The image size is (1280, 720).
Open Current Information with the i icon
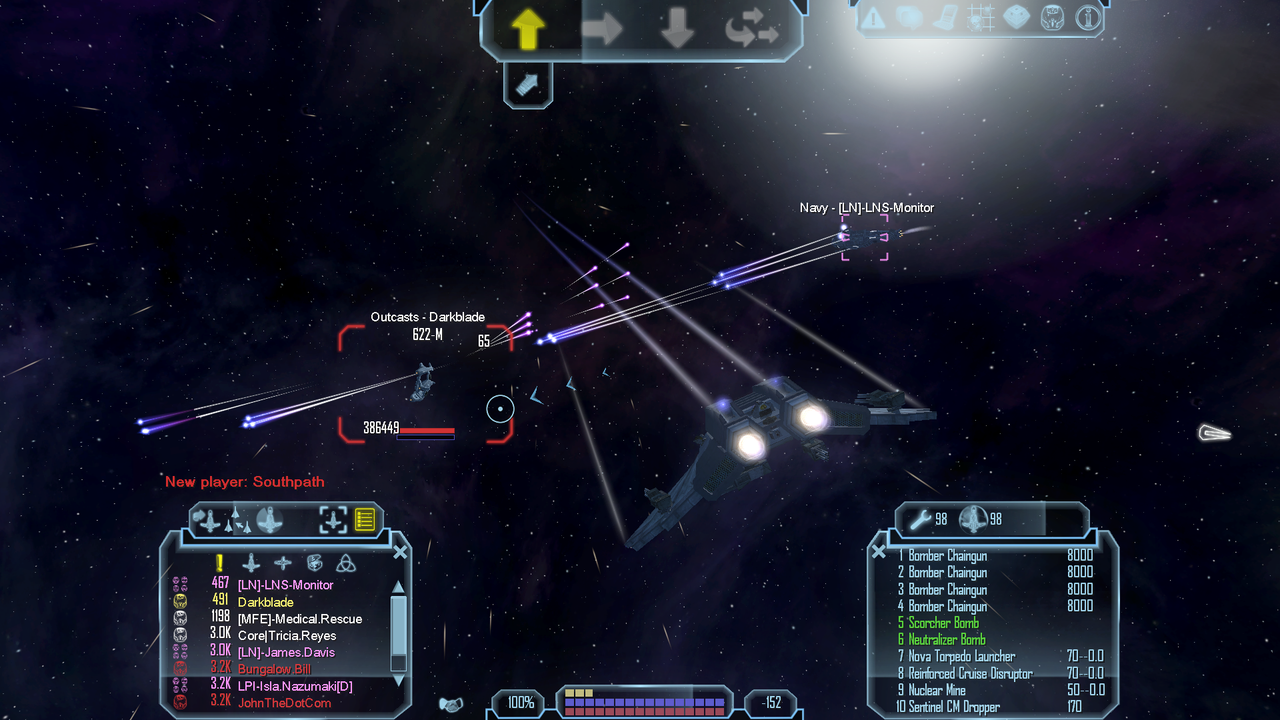coord(1087,18)
